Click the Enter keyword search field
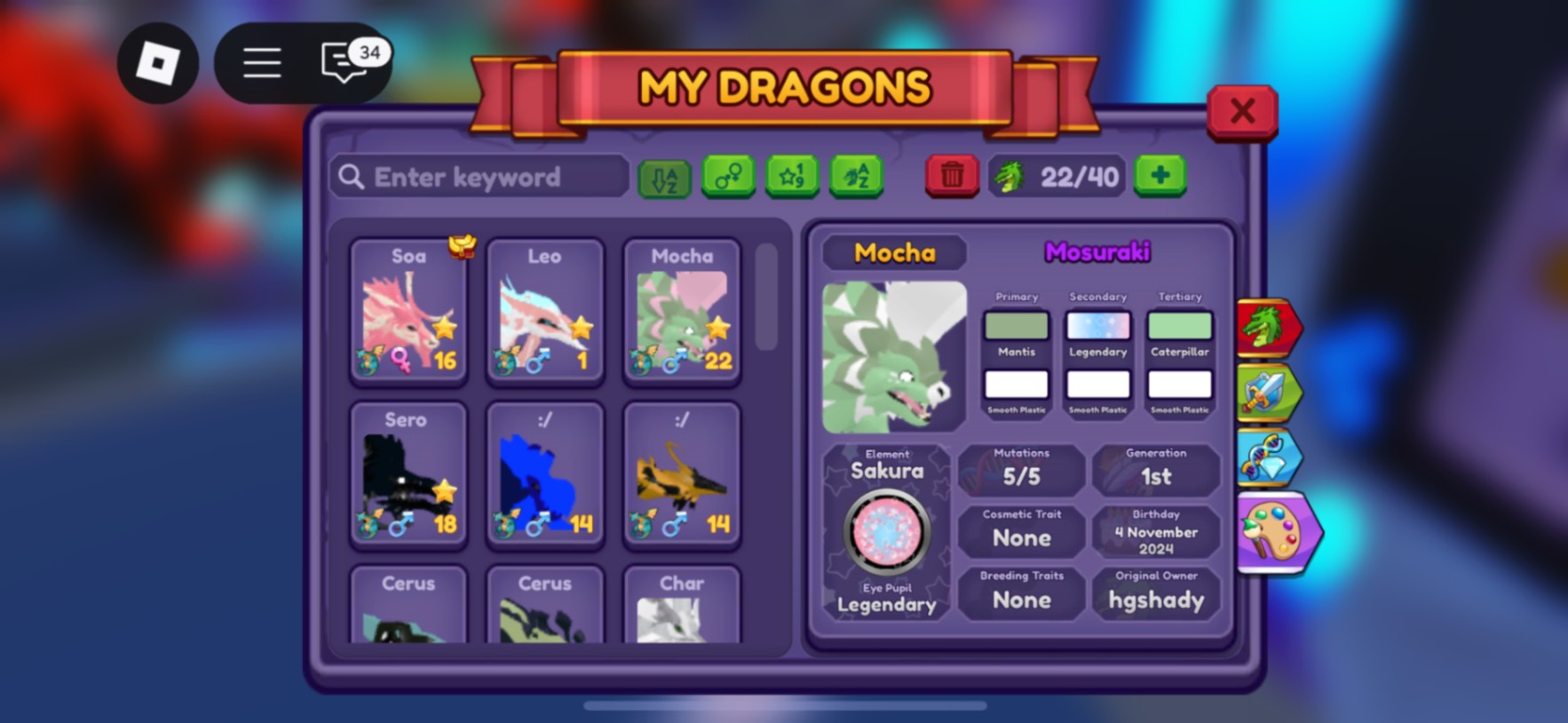This screenshot has width=1568, height=723. pos(479,177)
